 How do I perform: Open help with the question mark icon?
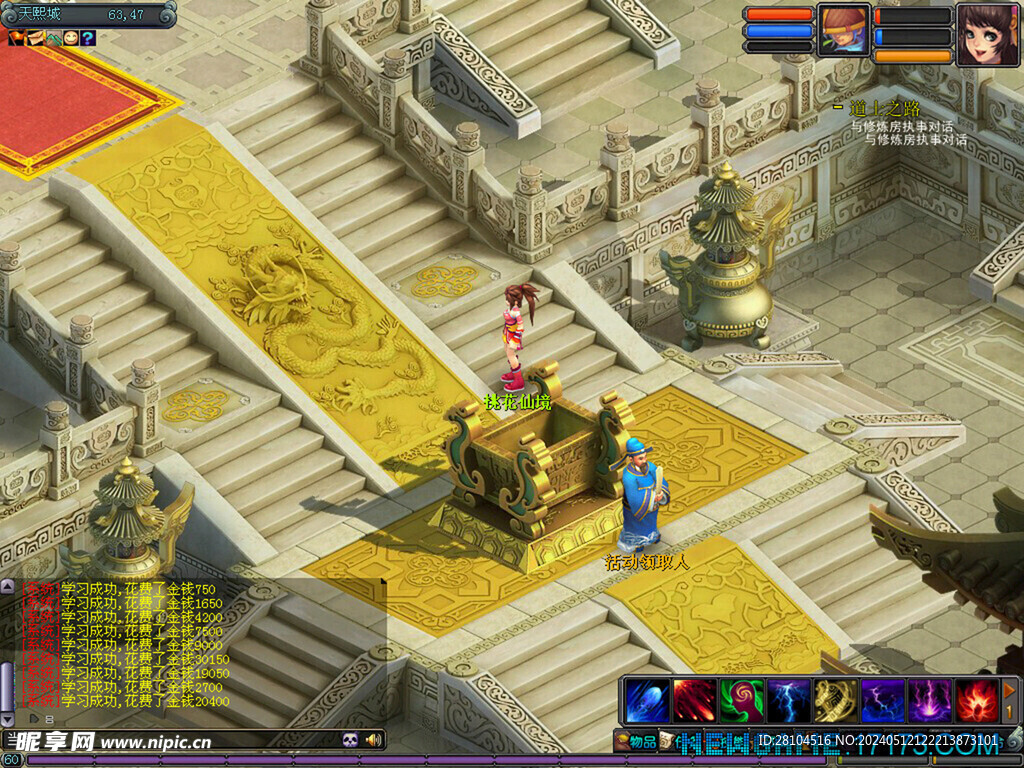click(x=88, y=38)
